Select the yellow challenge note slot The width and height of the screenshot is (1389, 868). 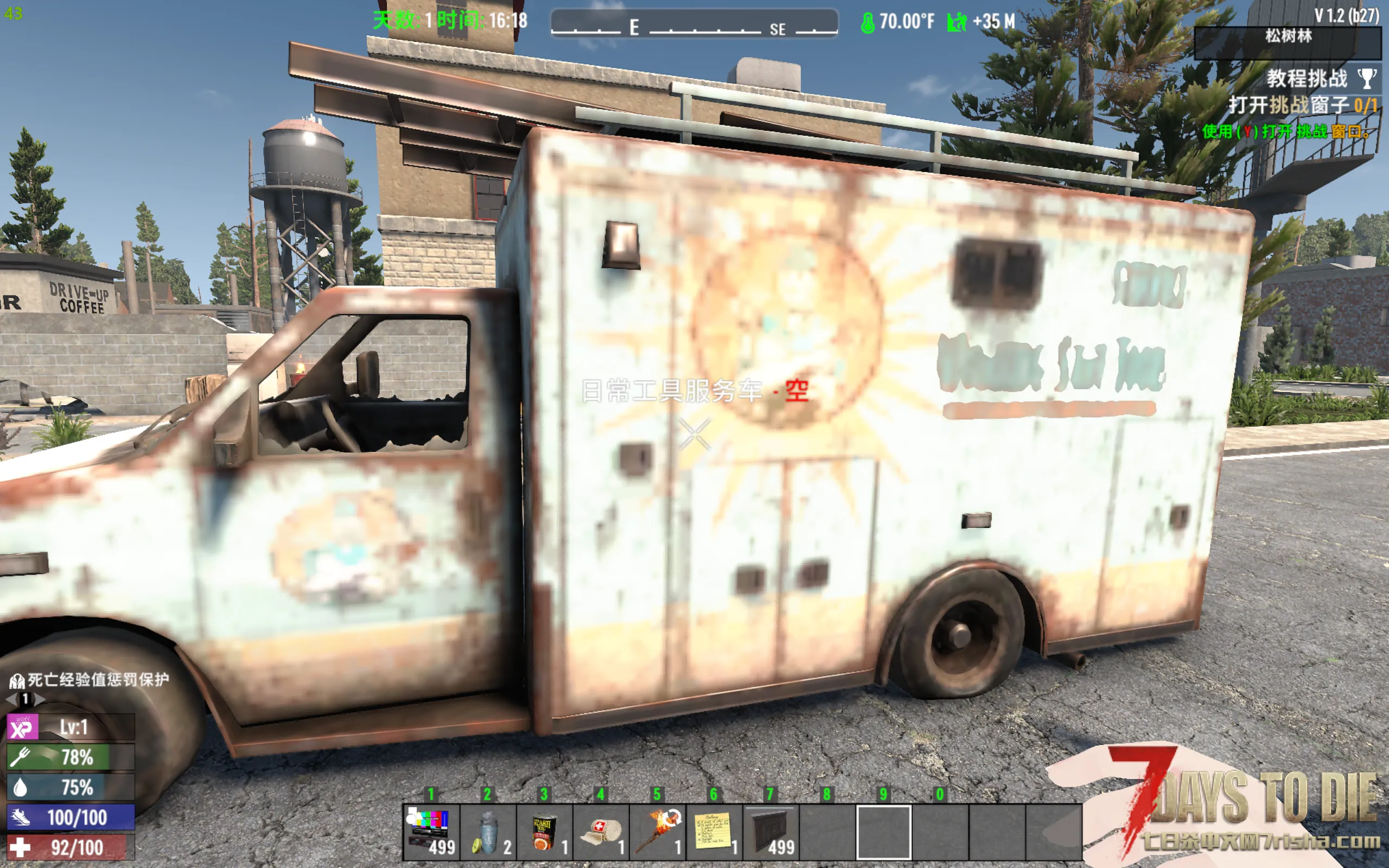[x=714, y=832]
